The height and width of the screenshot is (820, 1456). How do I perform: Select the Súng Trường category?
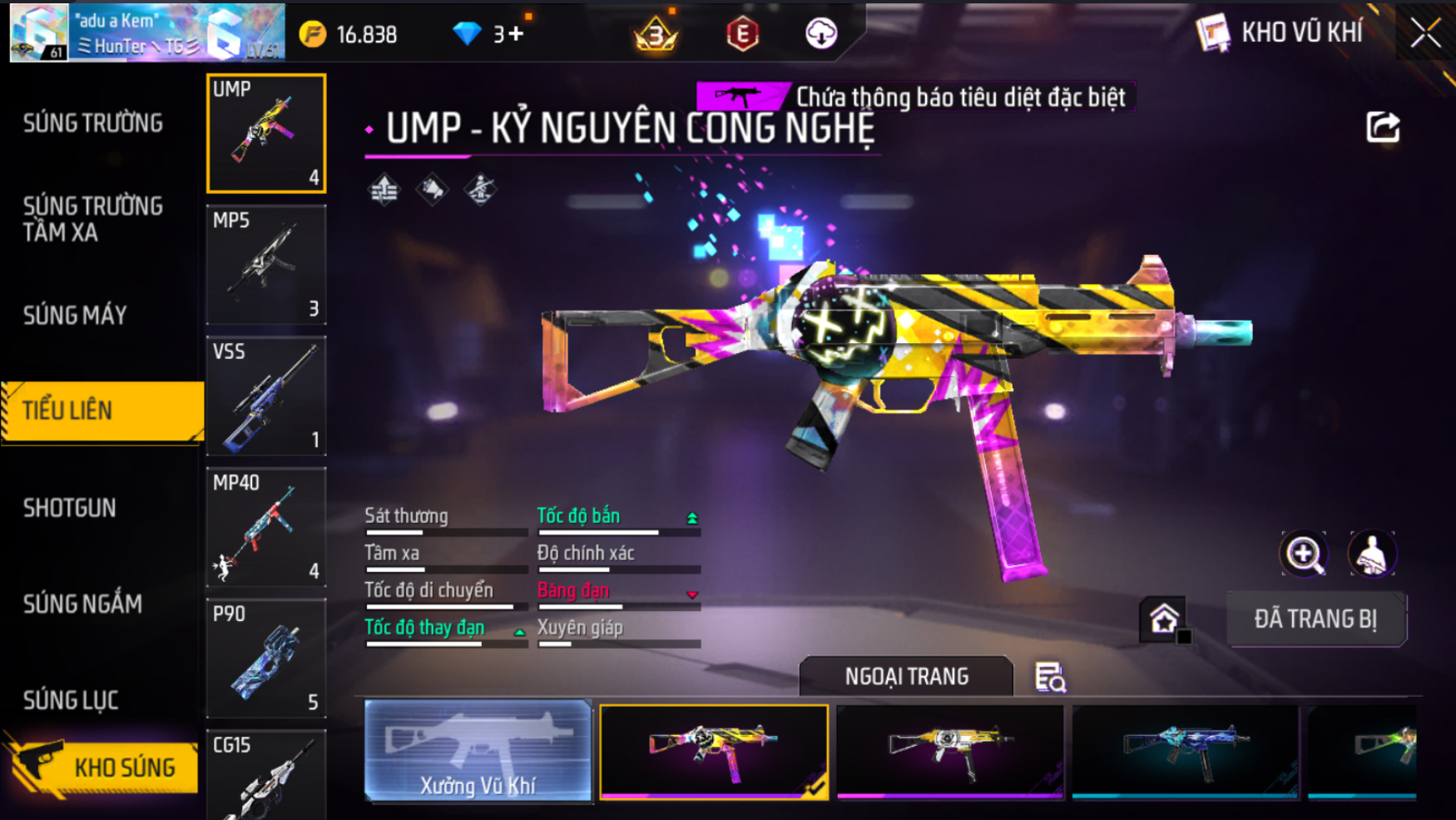click(x=93, y=123)
